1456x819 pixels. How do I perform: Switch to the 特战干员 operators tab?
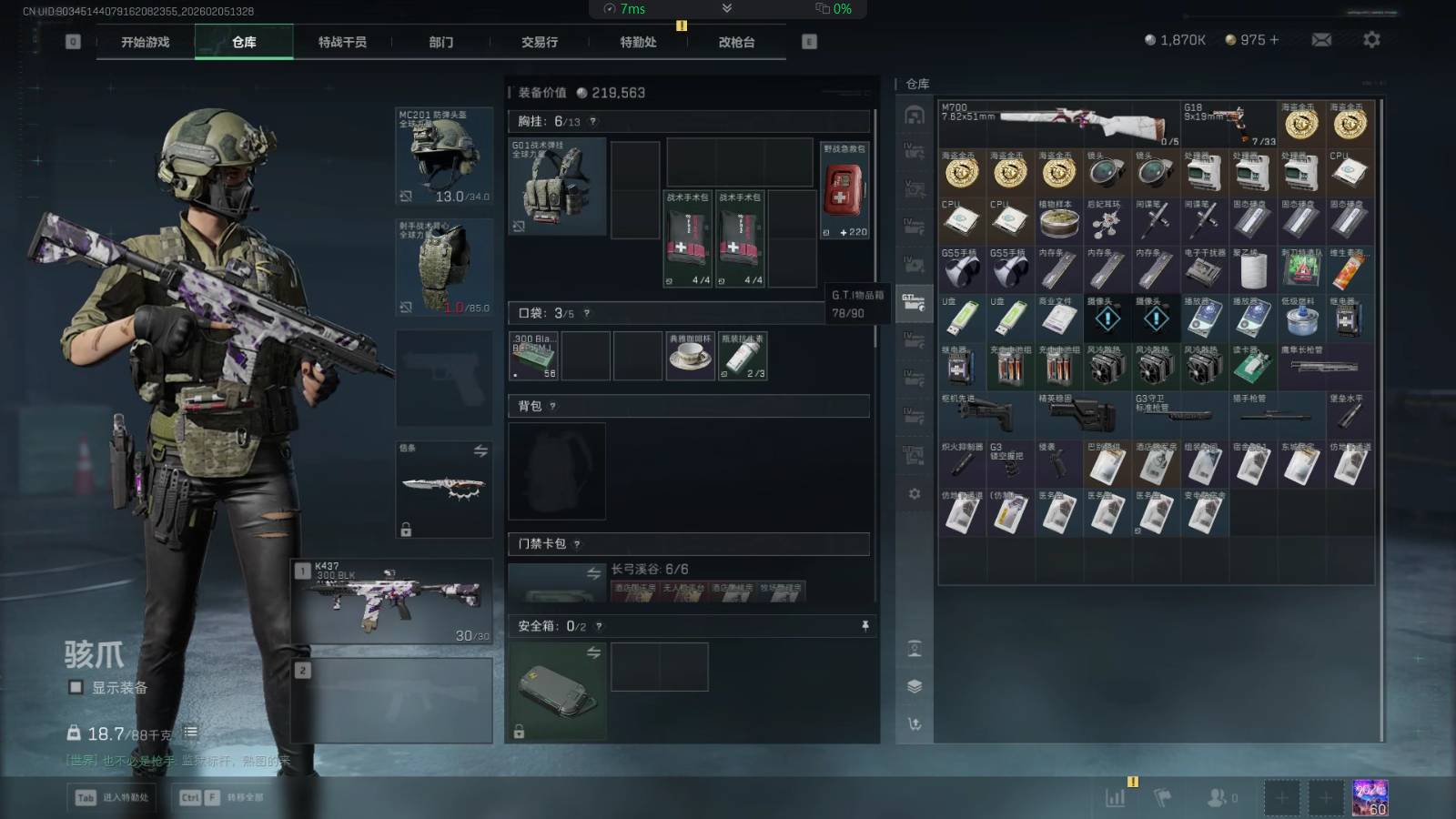click(x=342, y=42)
